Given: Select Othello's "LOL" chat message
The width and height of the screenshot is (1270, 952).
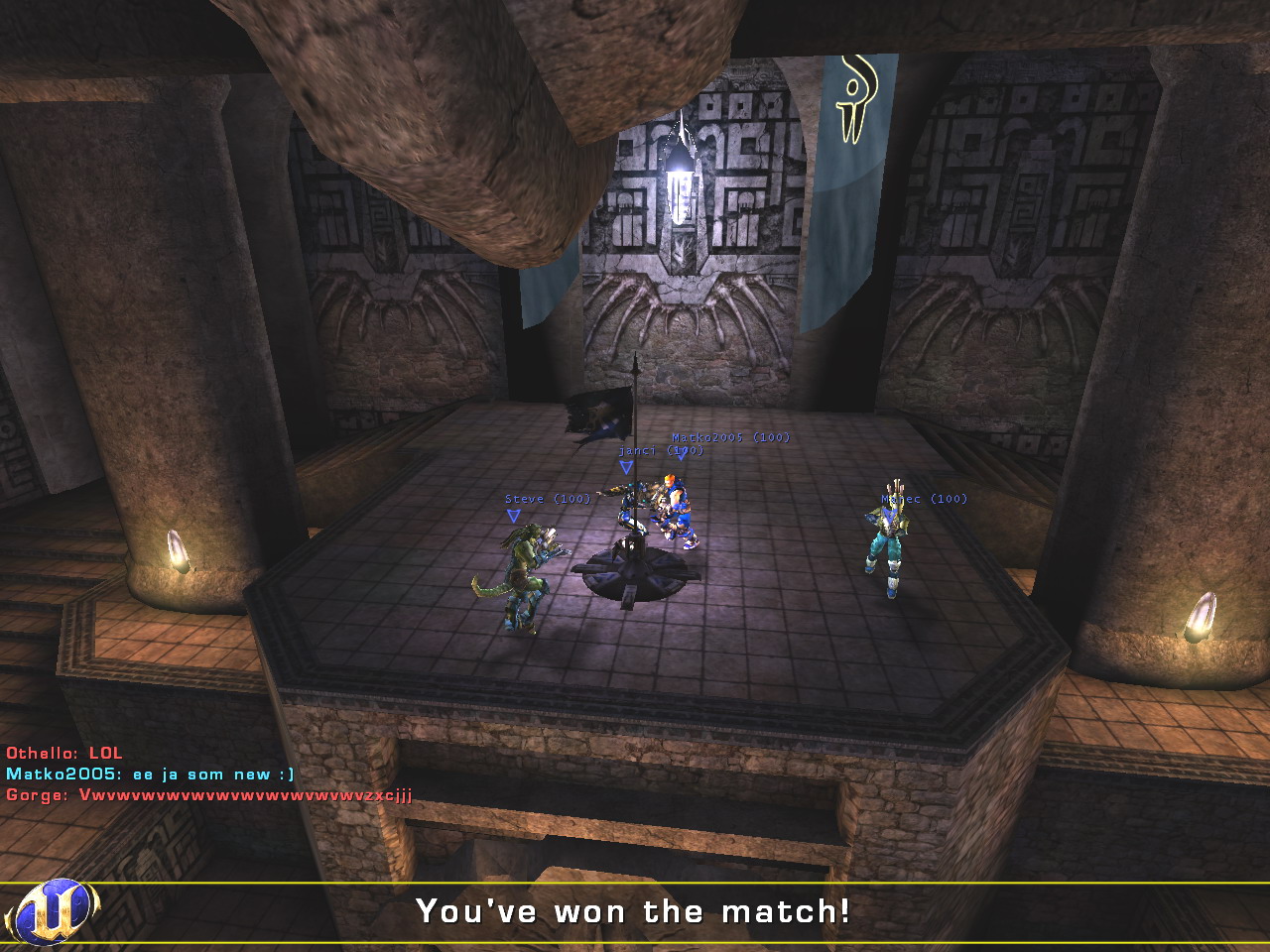Looking at the screenshot, I should (x=64, y=754).
